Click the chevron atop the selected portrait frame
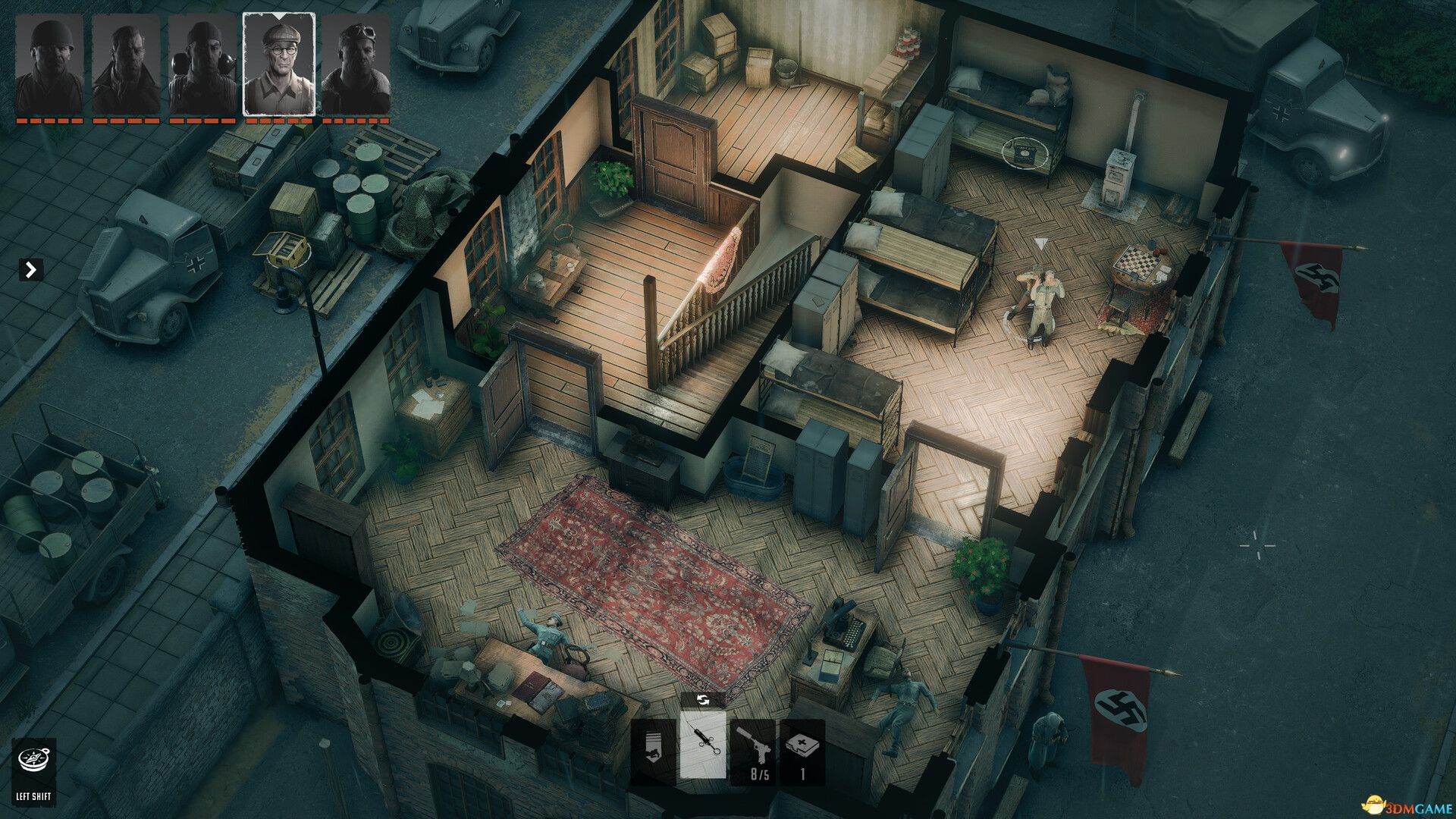The height and width of the screenshot is (819, 1456). [279, 17]
